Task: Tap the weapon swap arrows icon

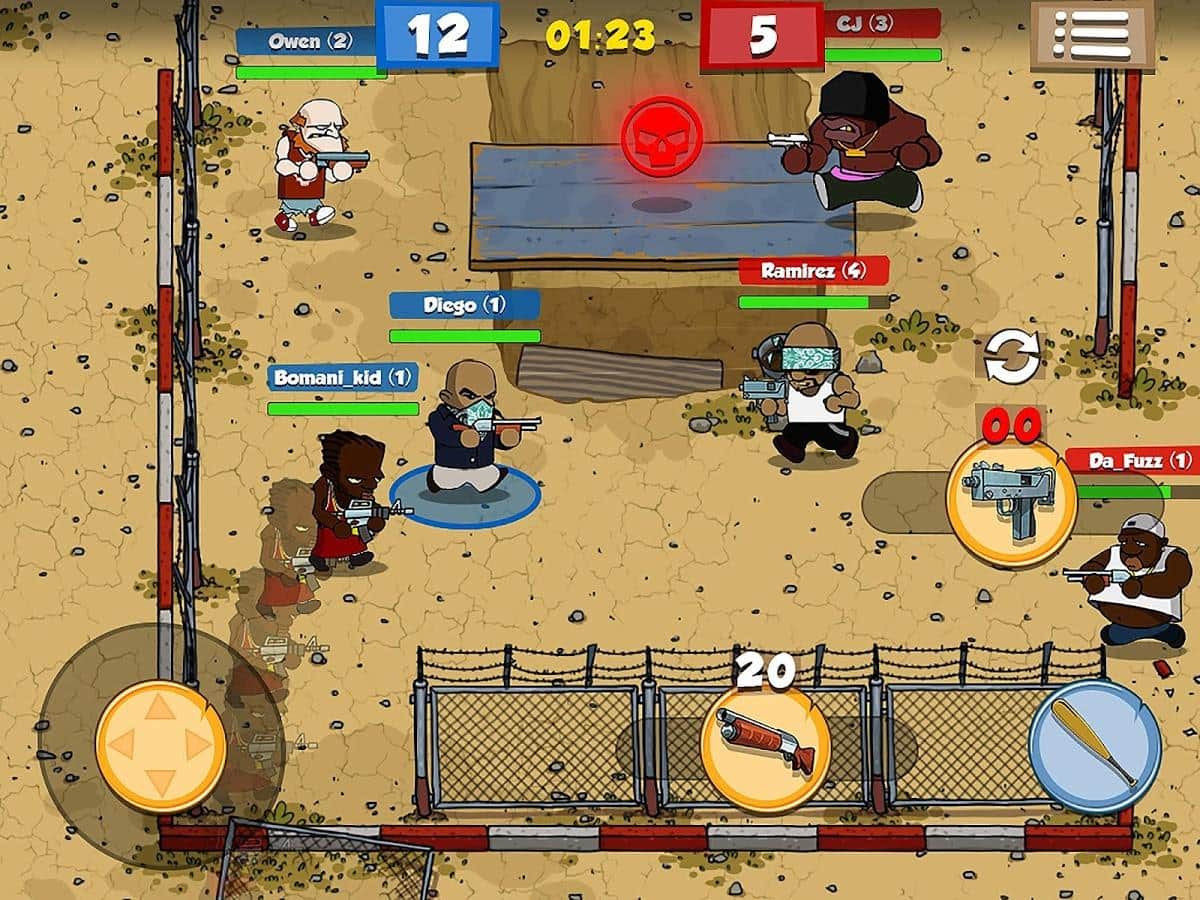Action: coord(1011,357)
